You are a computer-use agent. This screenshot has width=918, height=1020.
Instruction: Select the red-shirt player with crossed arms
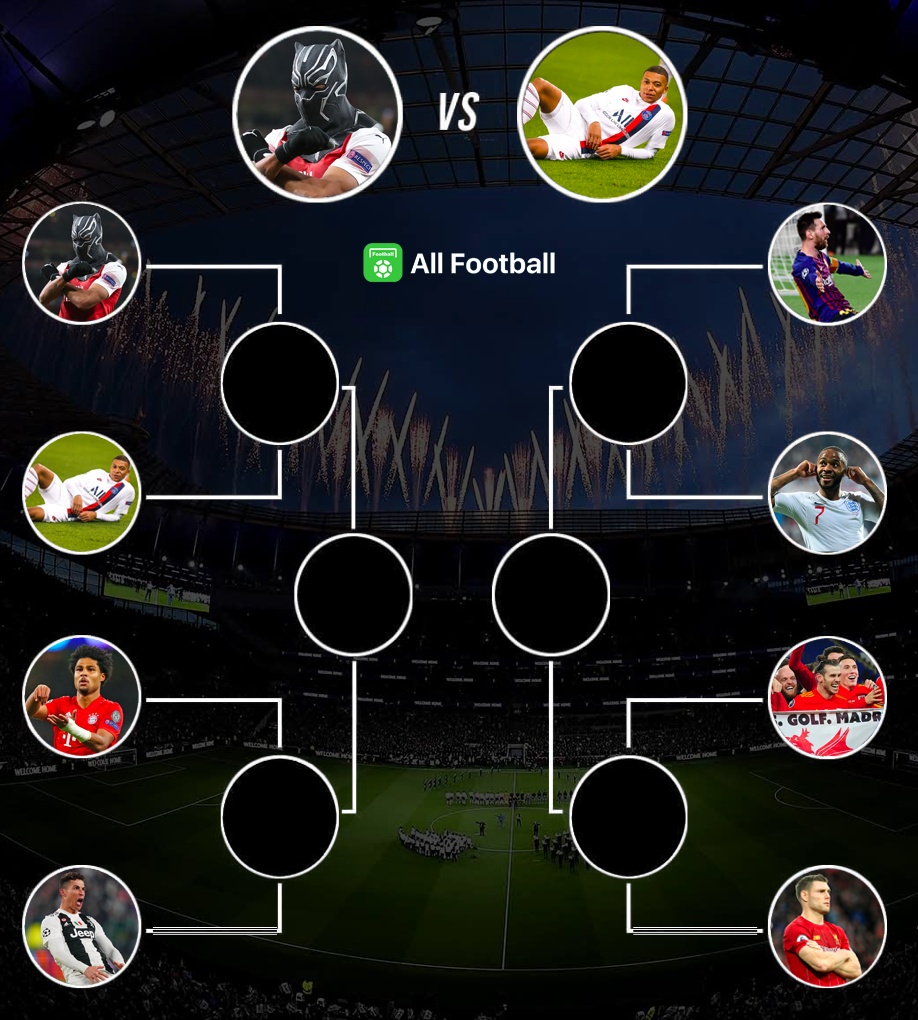pos(827,927)
